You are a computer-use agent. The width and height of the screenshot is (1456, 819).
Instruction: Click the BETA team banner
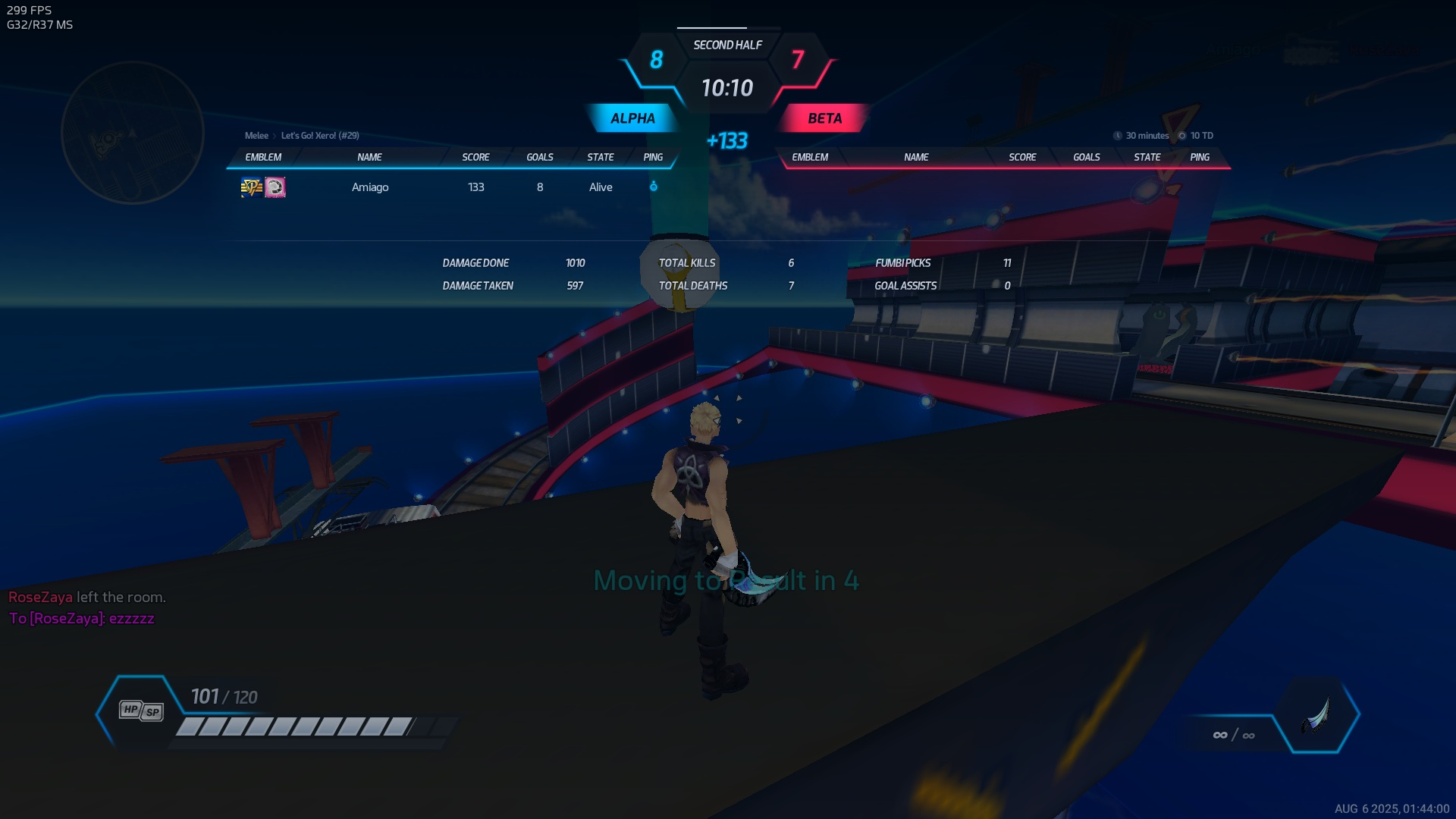click(824, 118)
